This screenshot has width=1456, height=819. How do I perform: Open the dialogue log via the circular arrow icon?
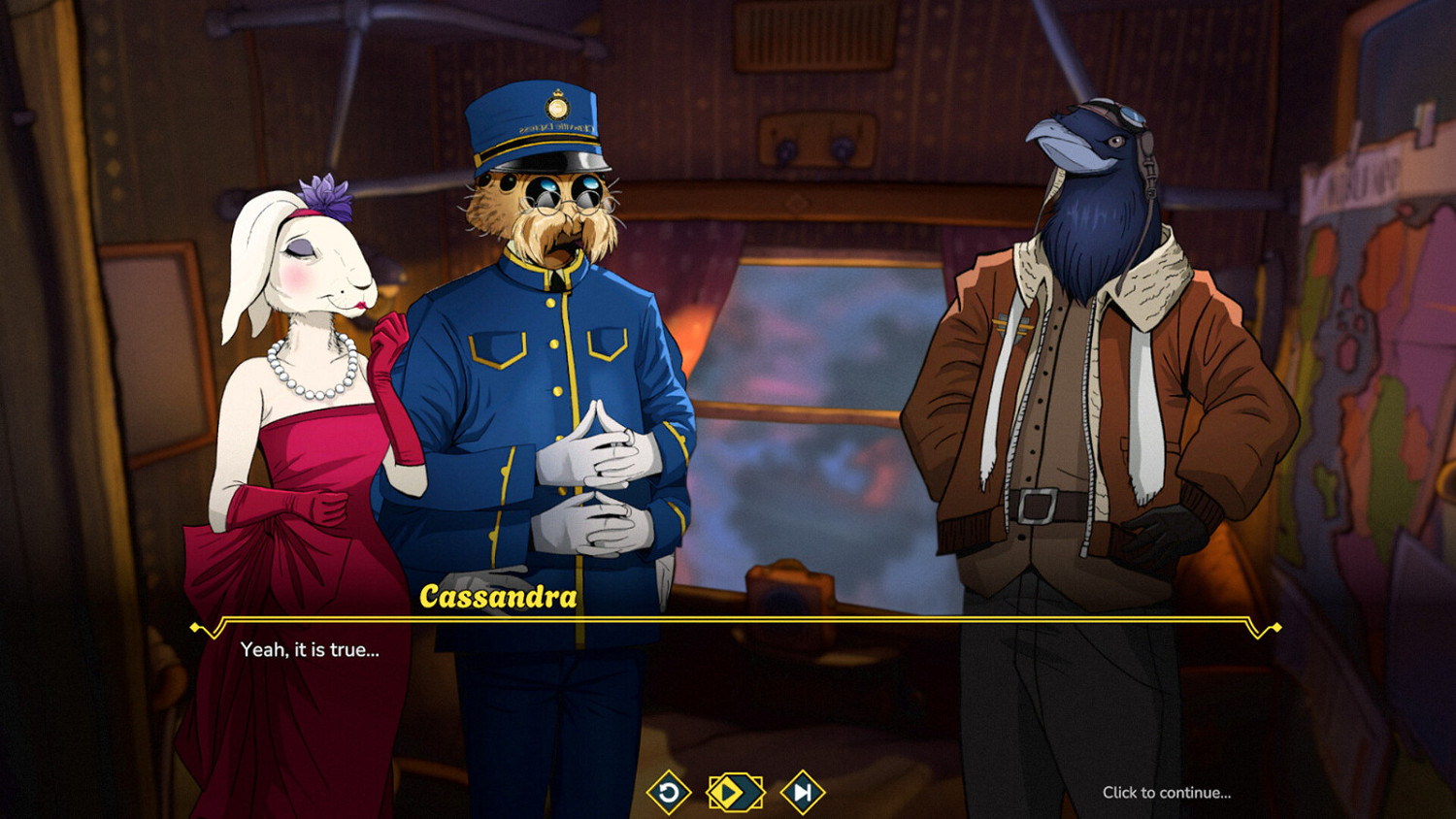(x=671, y=793)
